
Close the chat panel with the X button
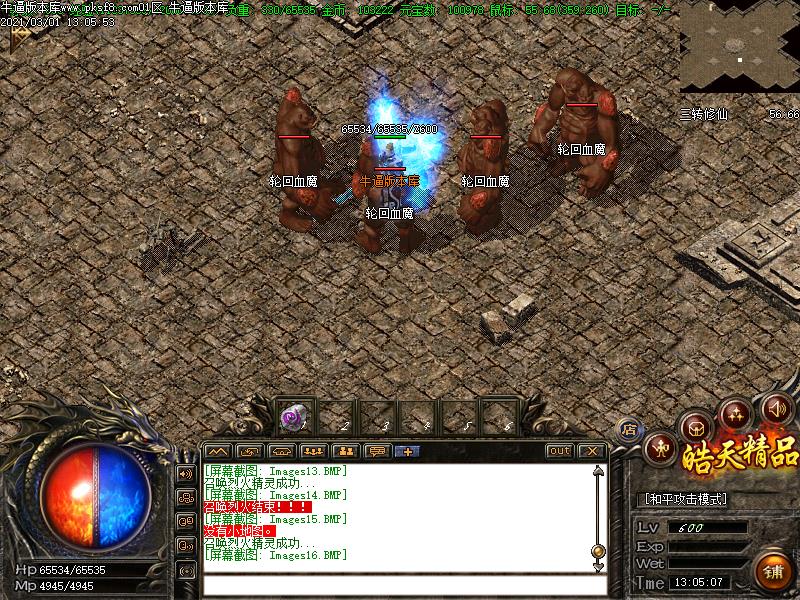click(x=590, y=451)
